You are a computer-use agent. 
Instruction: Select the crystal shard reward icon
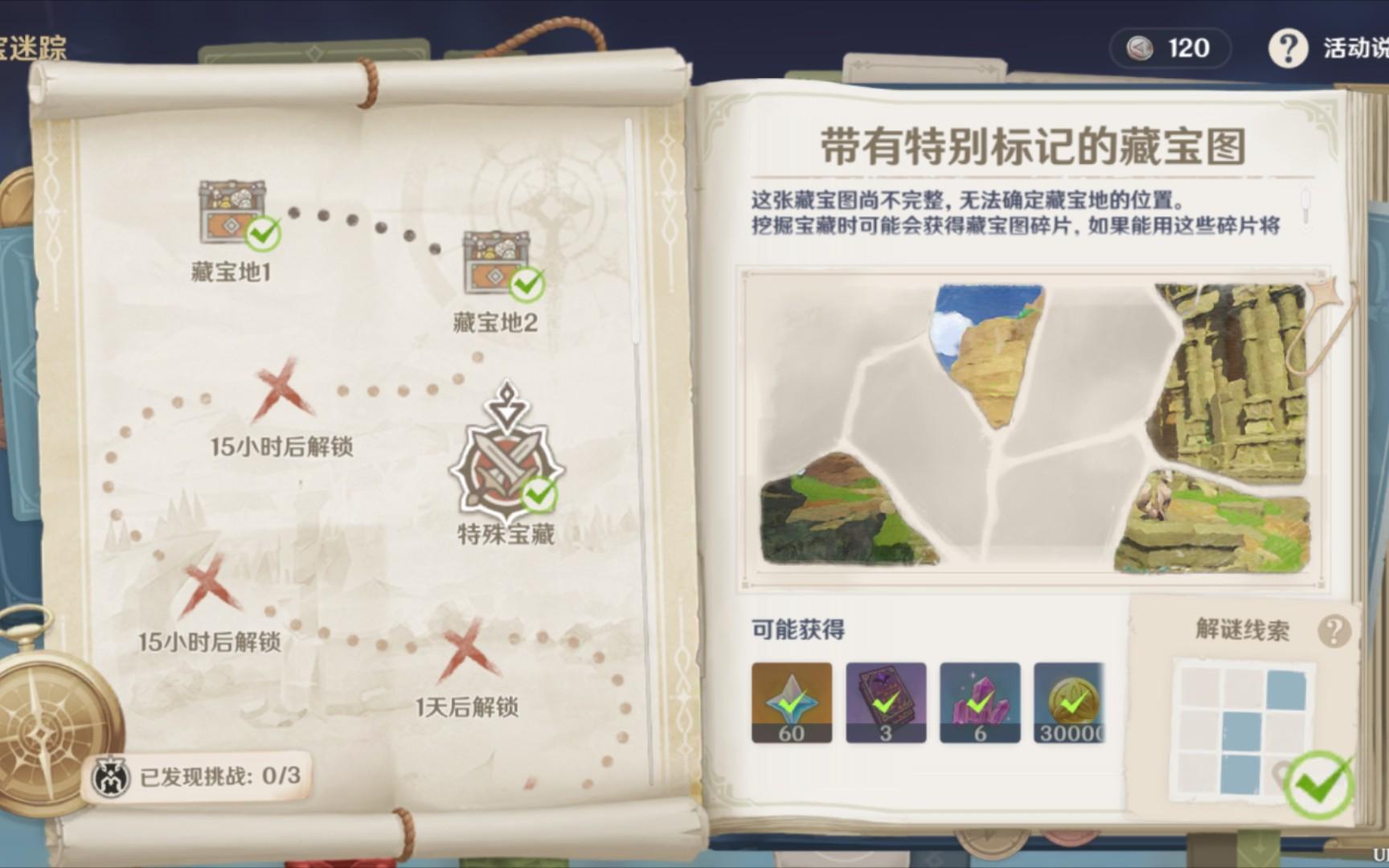[980, 702]
